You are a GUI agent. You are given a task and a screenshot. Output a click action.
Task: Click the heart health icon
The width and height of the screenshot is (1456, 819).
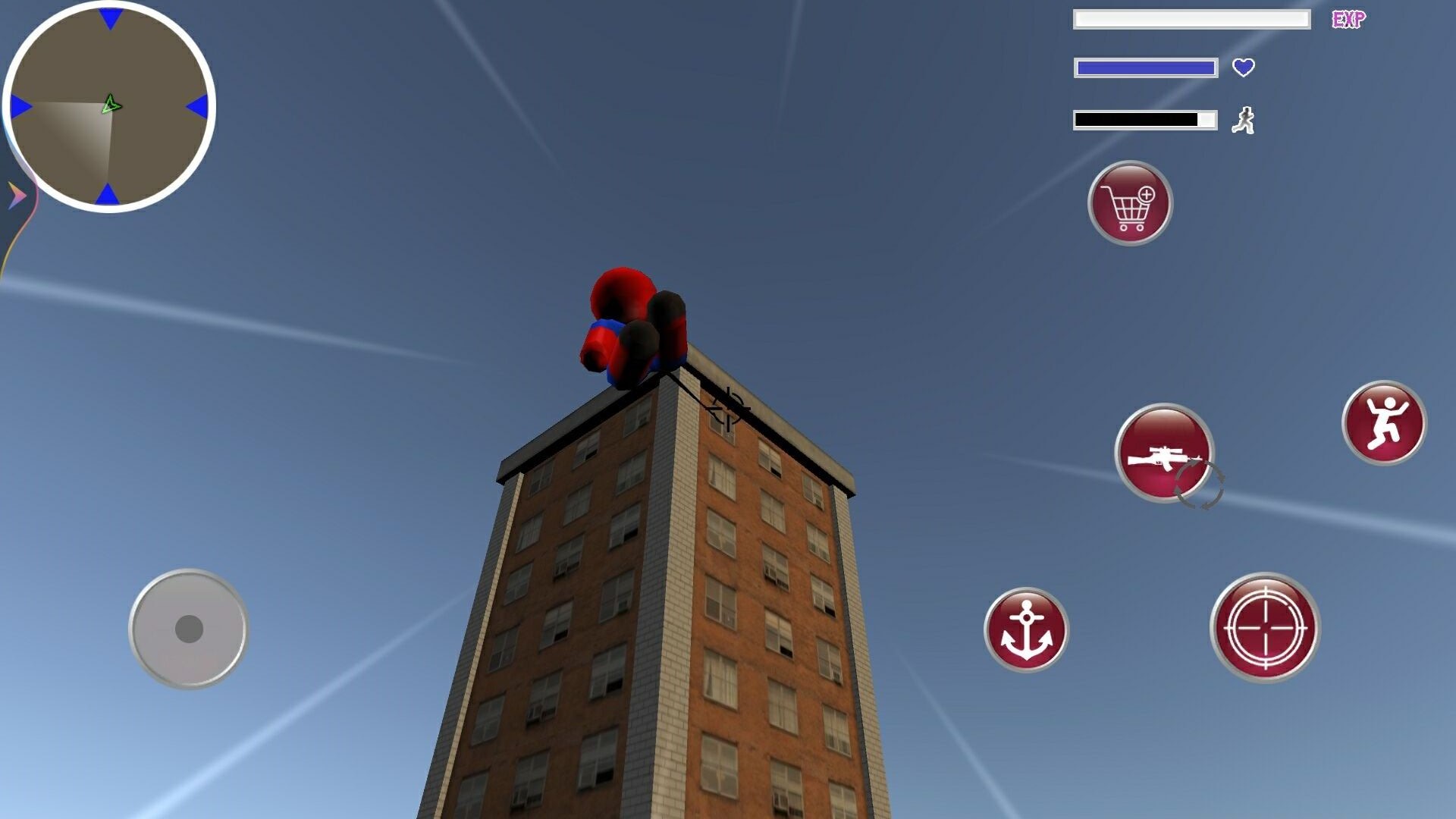(1244, 68)
